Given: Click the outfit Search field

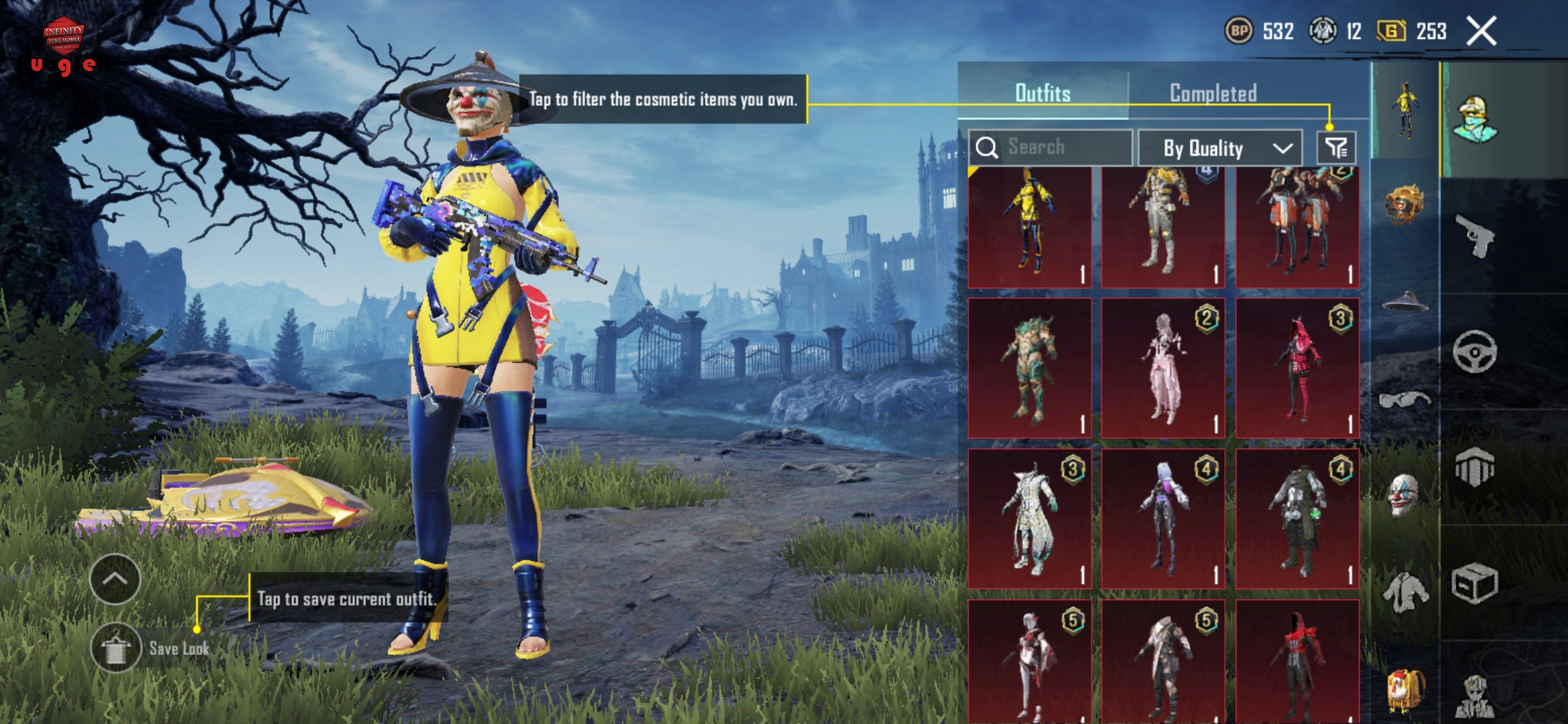Looking at the screenshot, I should tap(1051, 147).
